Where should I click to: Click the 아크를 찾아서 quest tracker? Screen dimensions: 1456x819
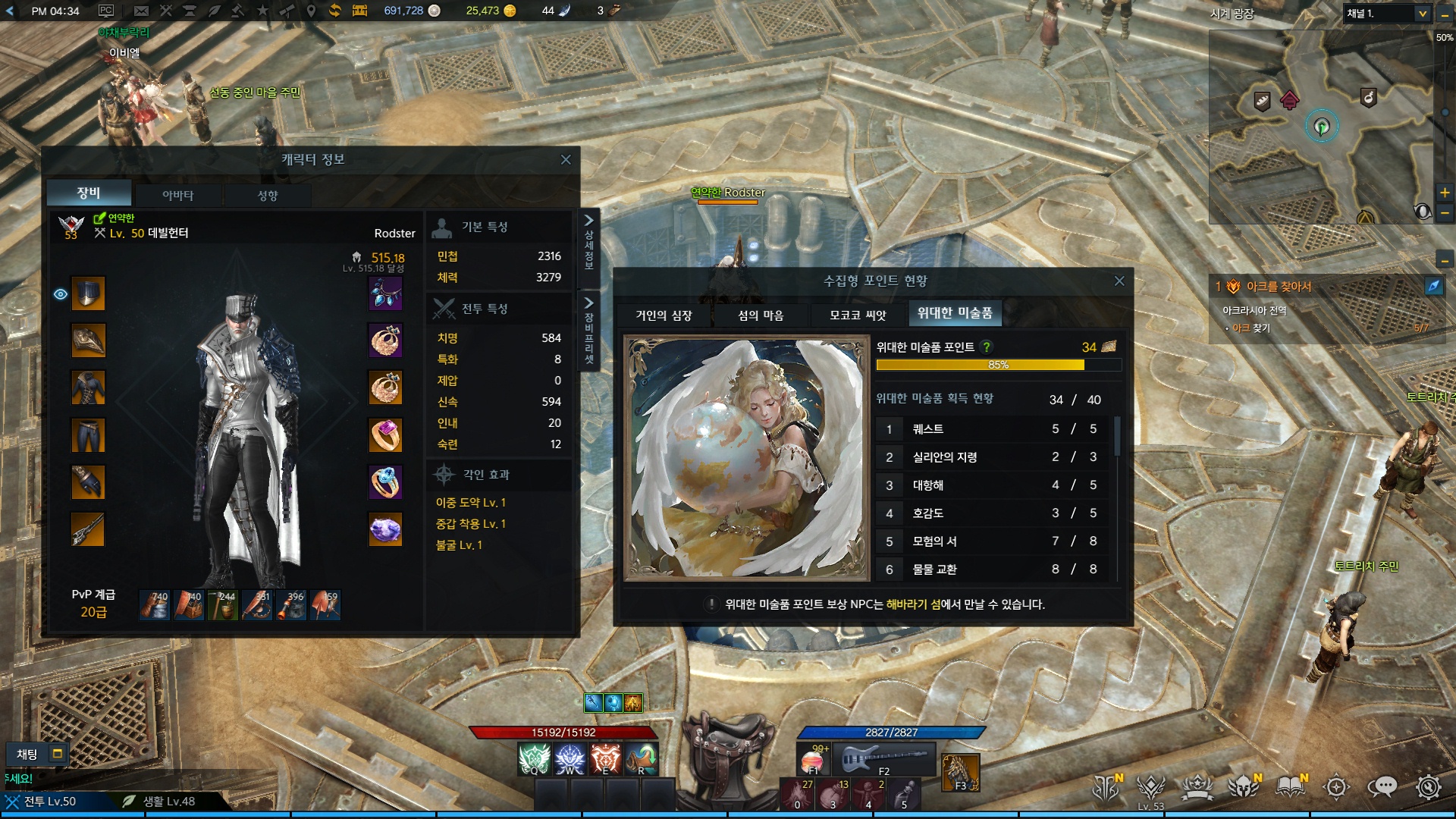point(1279,287)
